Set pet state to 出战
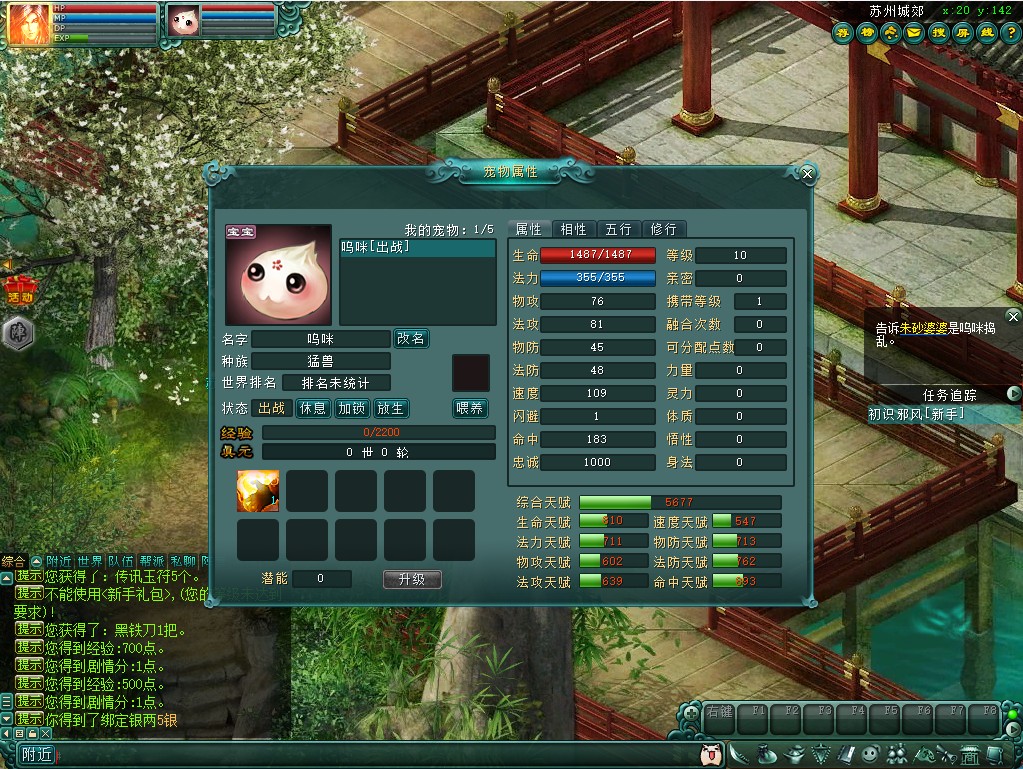Viewport: 1023px width, 769px height. [x=272, y=408]
